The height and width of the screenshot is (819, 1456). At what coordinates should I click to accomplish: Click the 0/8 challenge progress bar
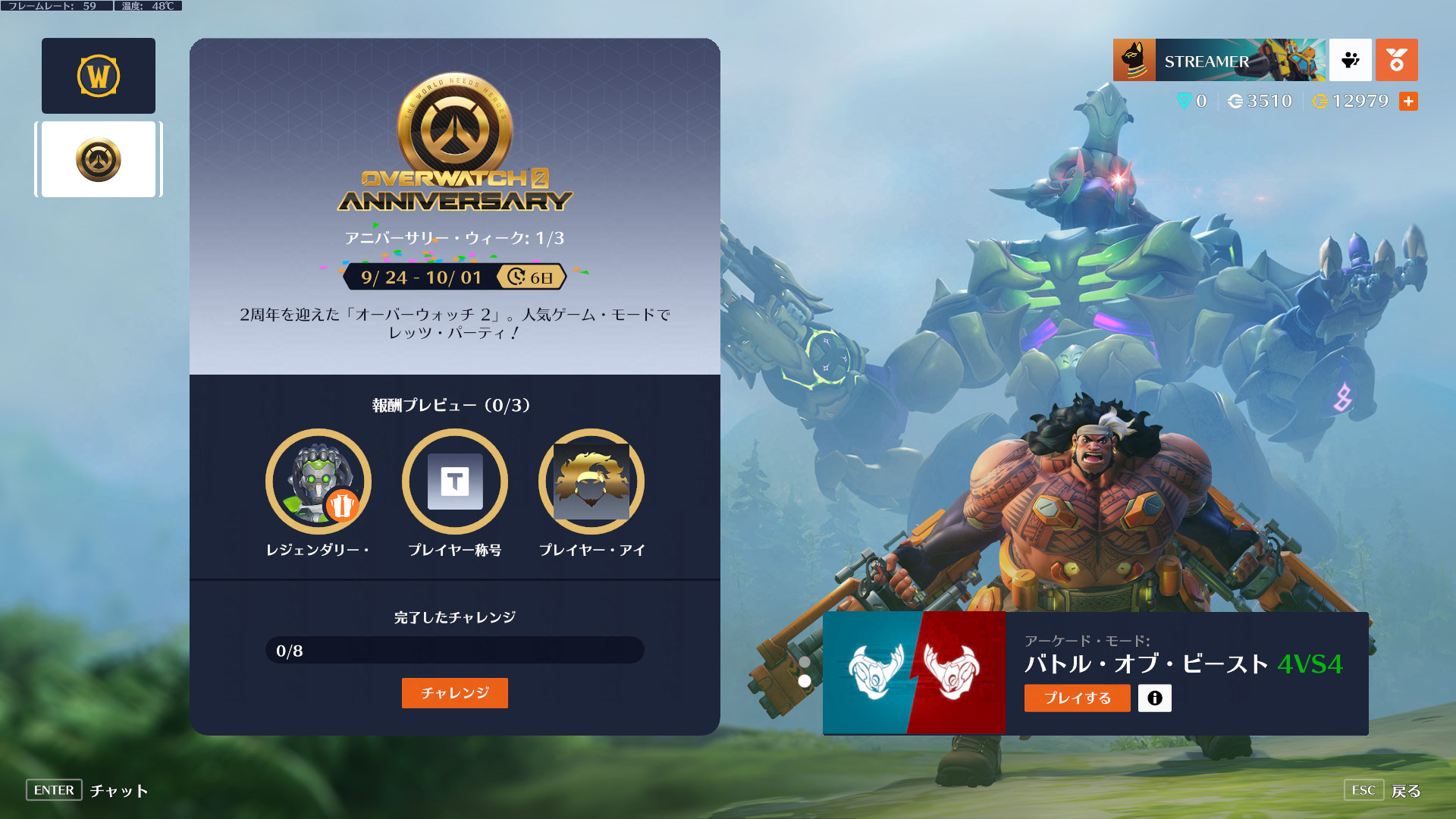click(454, 650)
